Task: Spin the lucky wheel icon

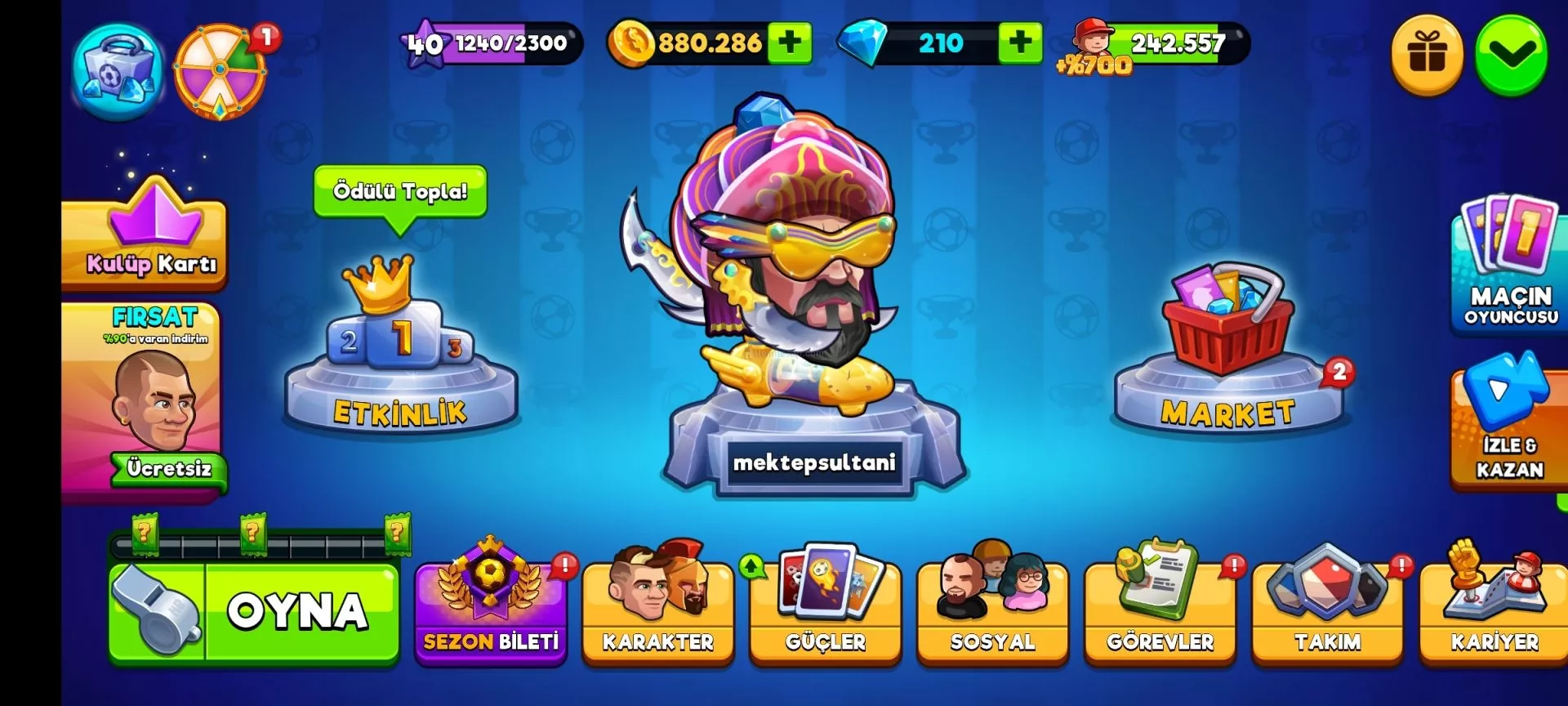Action: (220, 72)
